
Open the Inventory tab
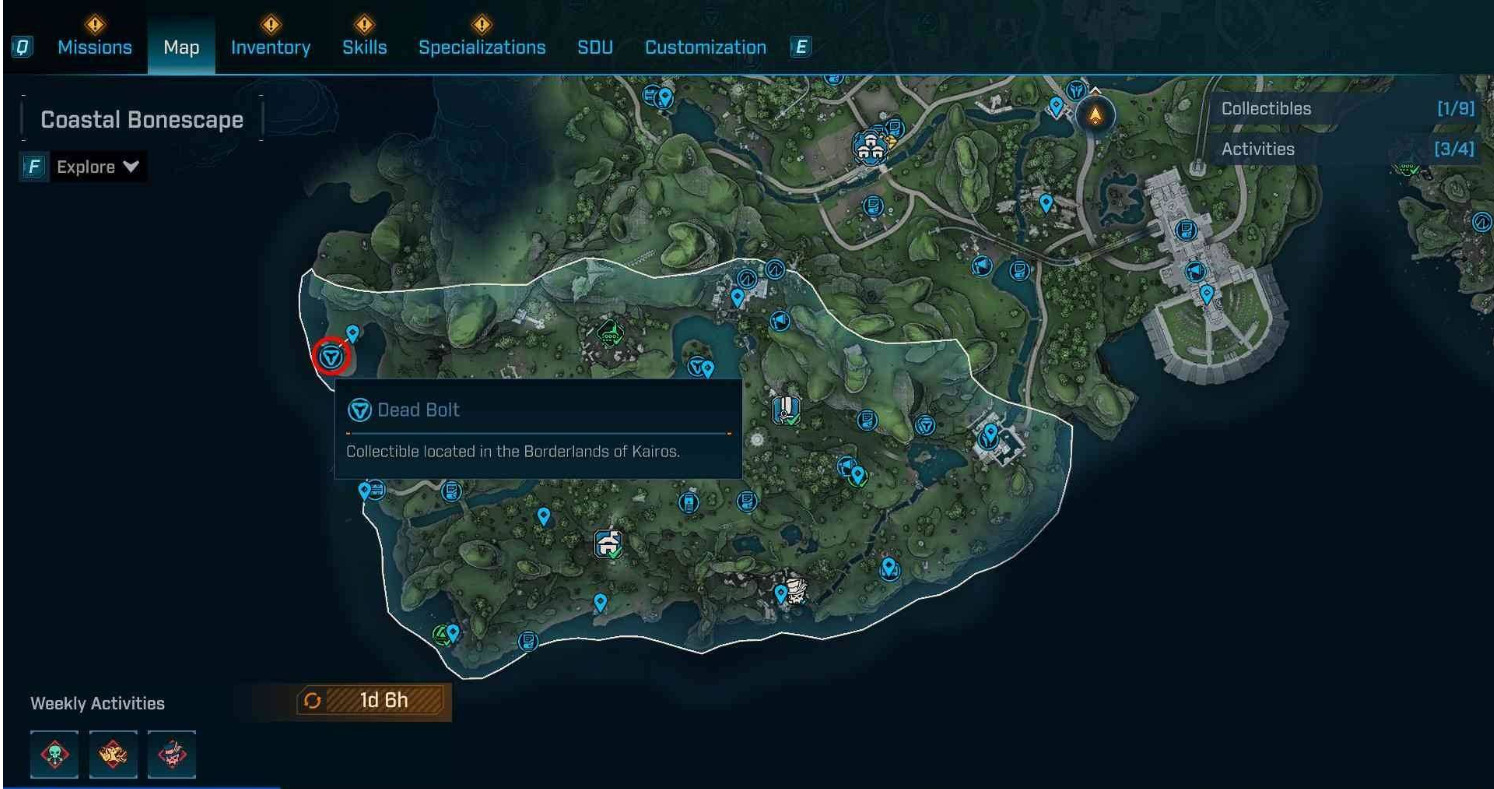[270, 47]
